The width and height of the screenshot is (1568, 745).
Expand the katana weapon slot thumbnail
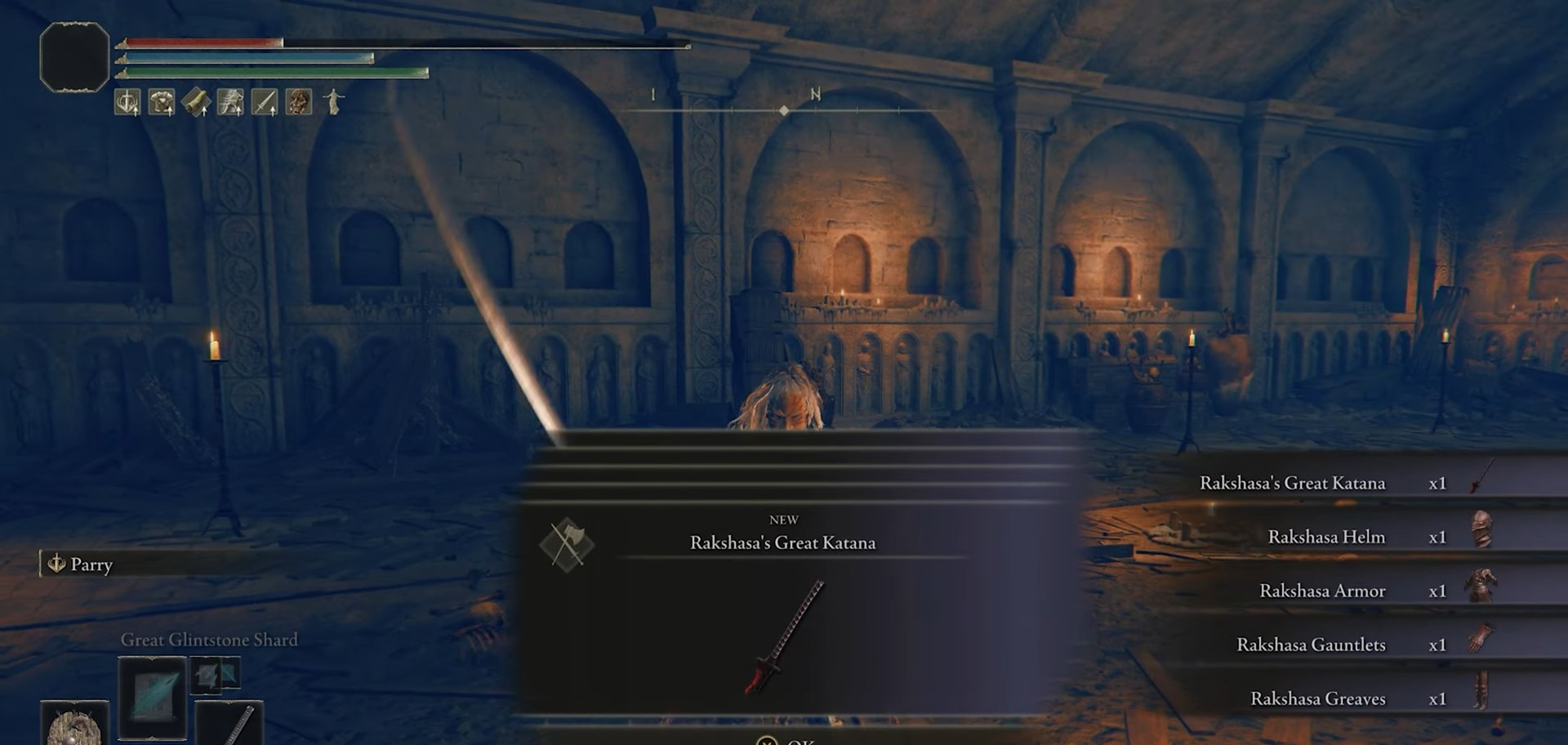[x=229, y=728]
